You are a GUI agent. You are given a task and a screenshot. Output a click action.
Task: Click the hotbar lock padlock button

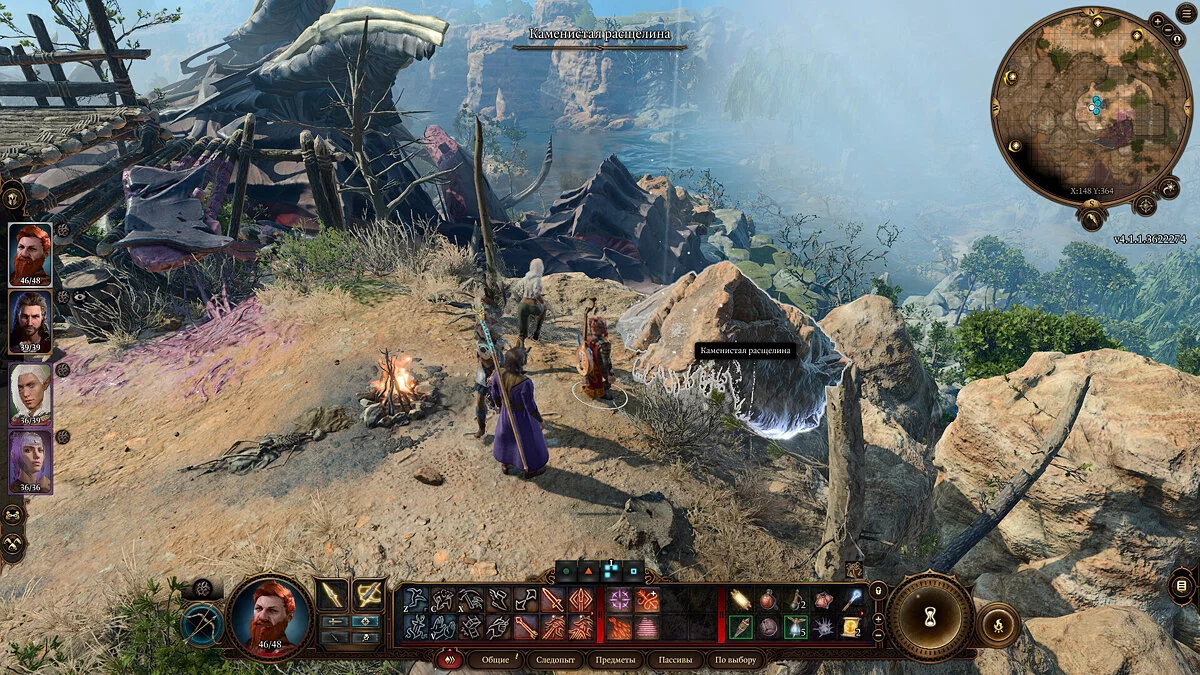click(x=878, y=591)
